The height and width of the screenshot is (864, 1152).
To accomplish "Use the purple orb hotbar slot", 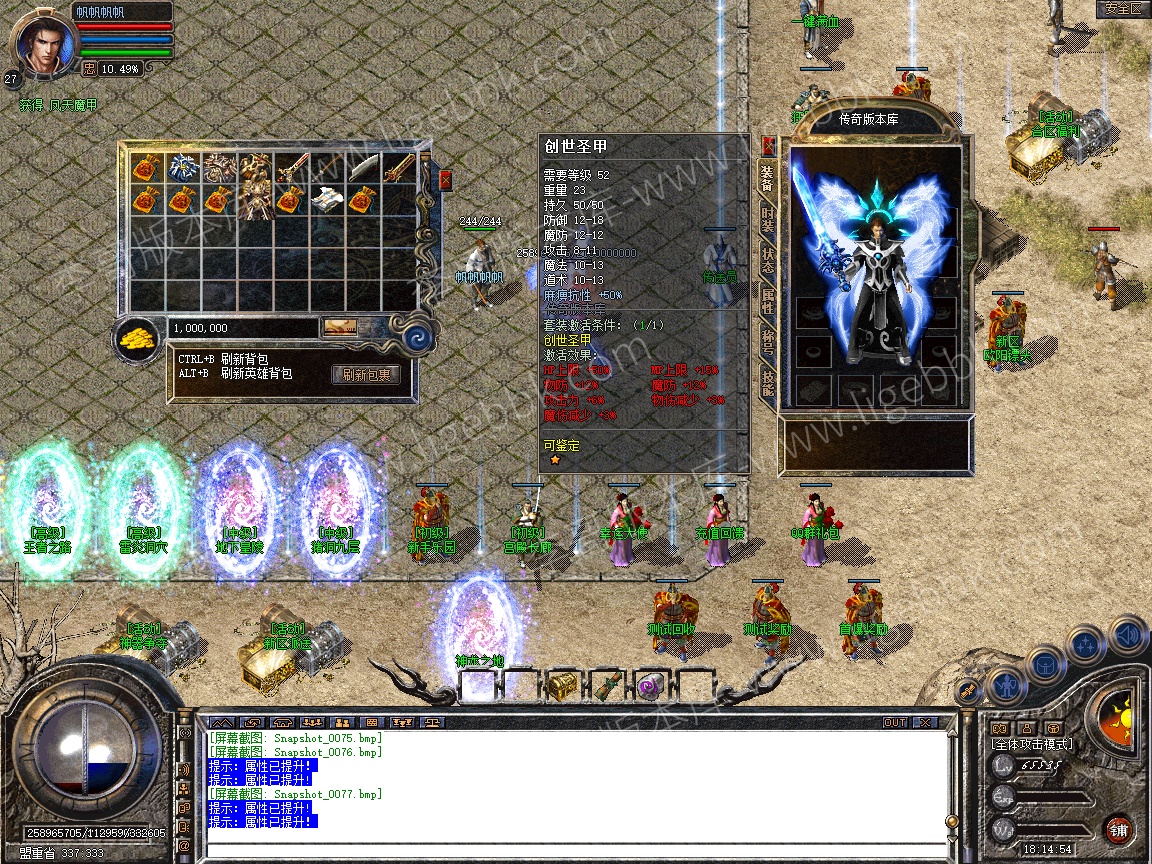I will (x=650, y=686).
